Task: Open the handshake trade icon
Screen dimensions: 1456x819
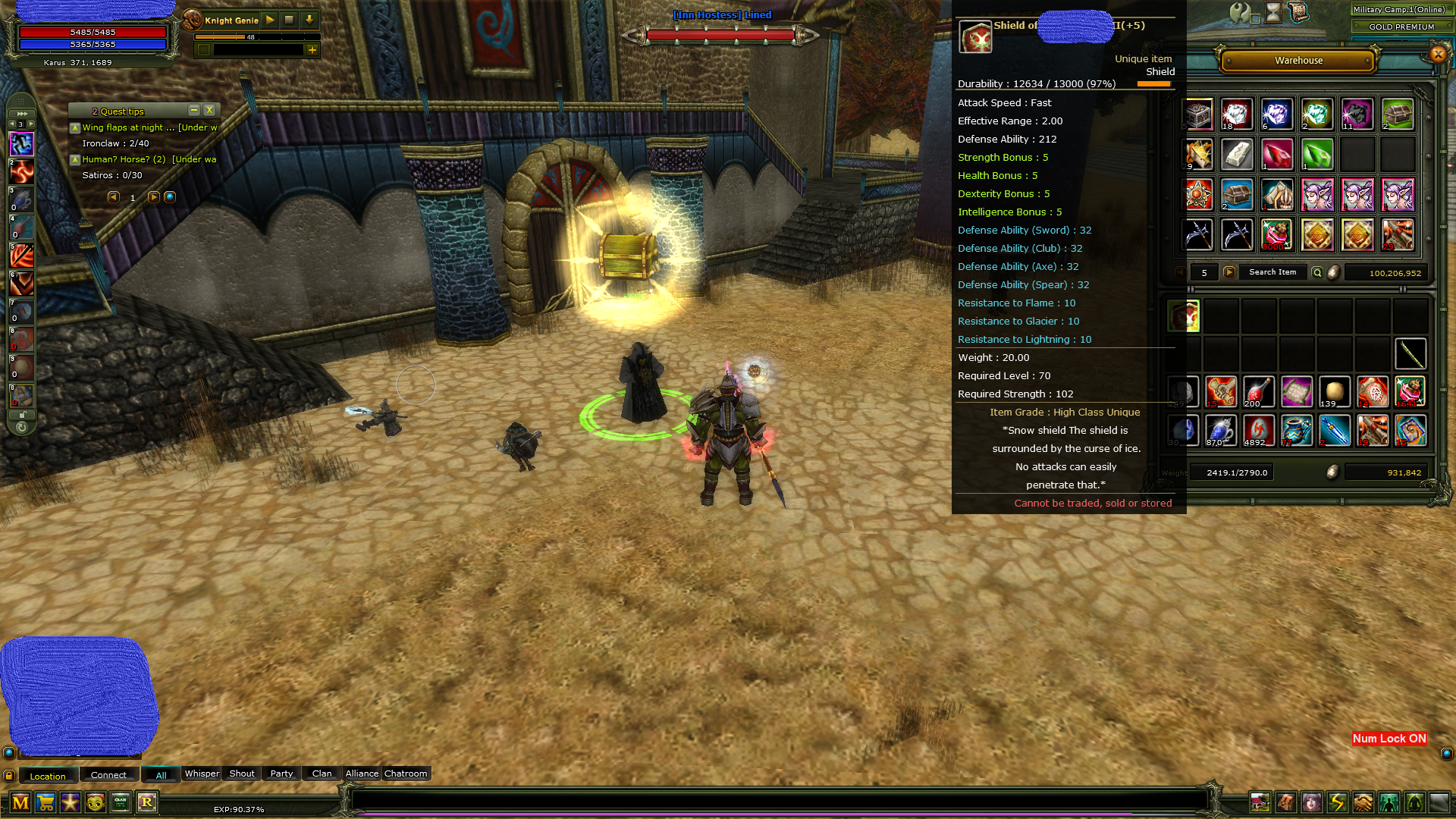Action: point(1363,802)
